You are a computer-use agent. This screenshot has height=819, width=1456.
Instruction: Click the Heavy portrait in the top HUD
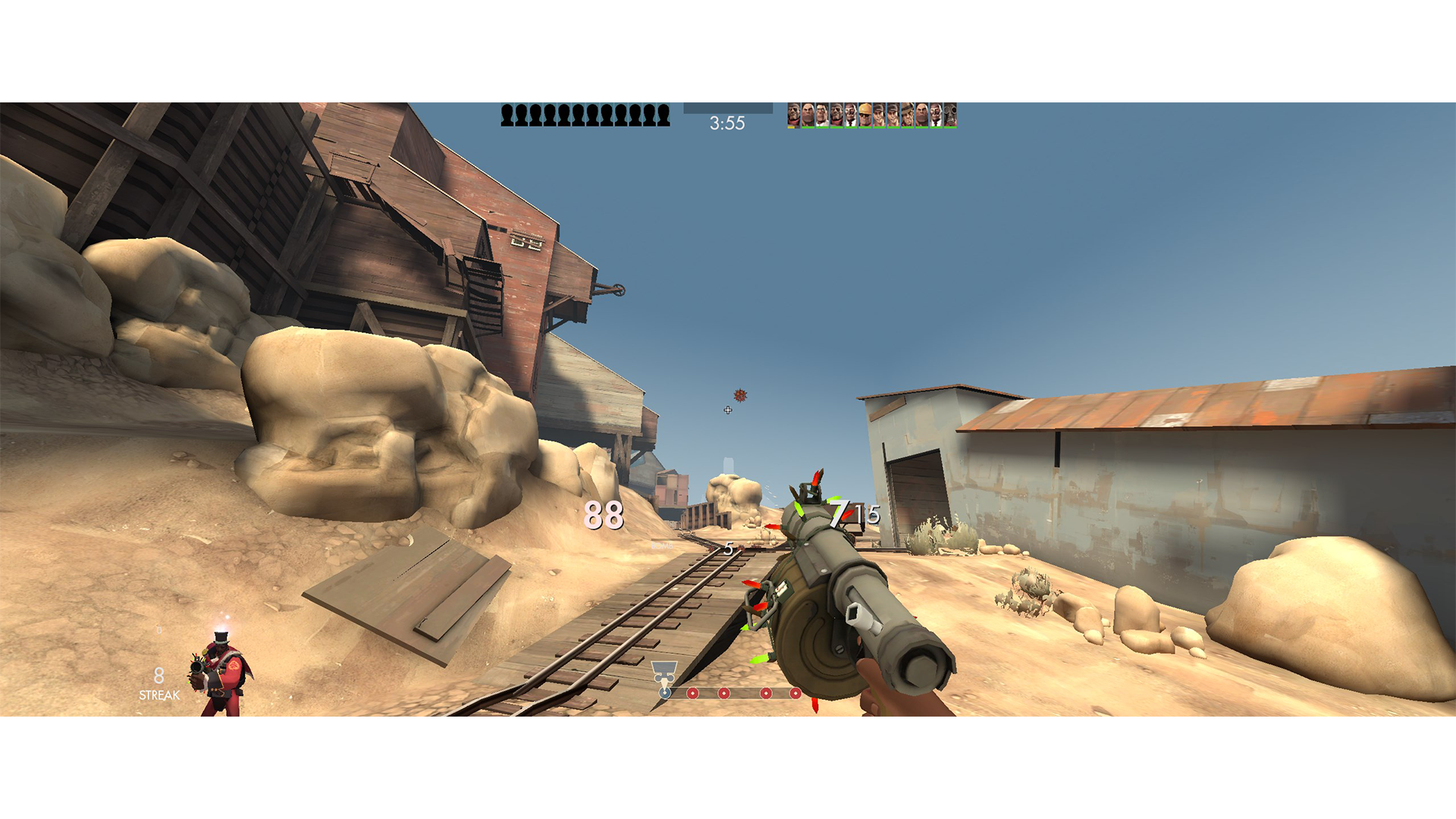click(x=807, y=115)
